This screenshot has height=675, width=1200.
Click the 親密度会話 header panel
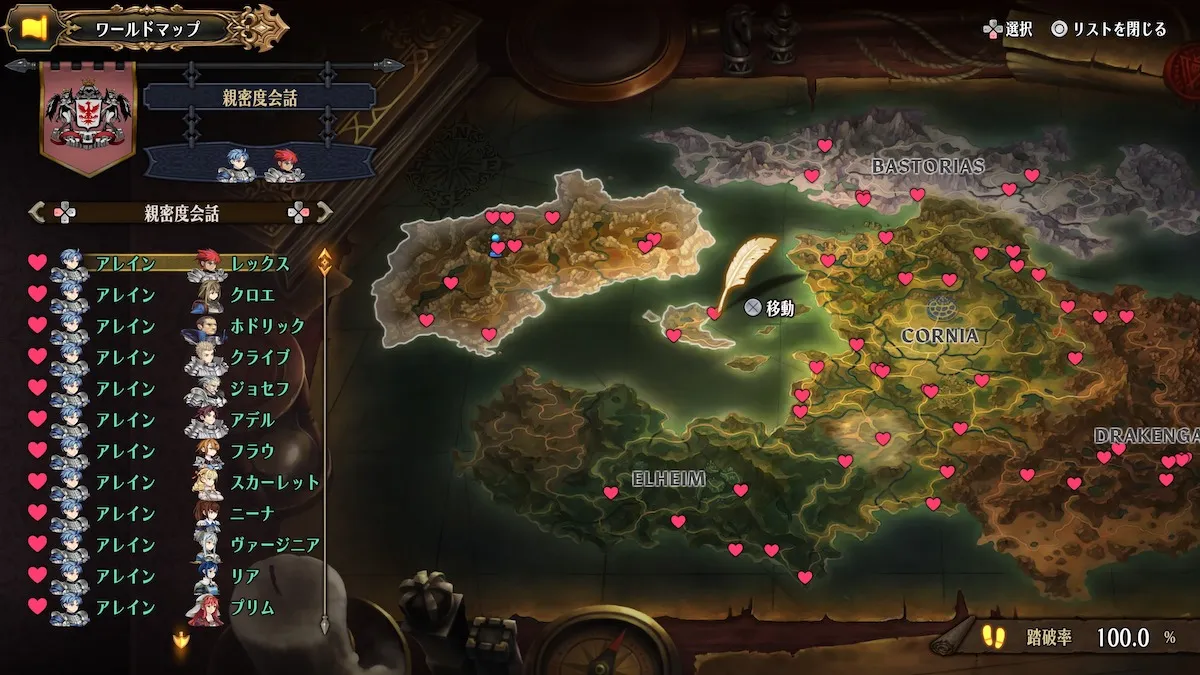(259, 97)
